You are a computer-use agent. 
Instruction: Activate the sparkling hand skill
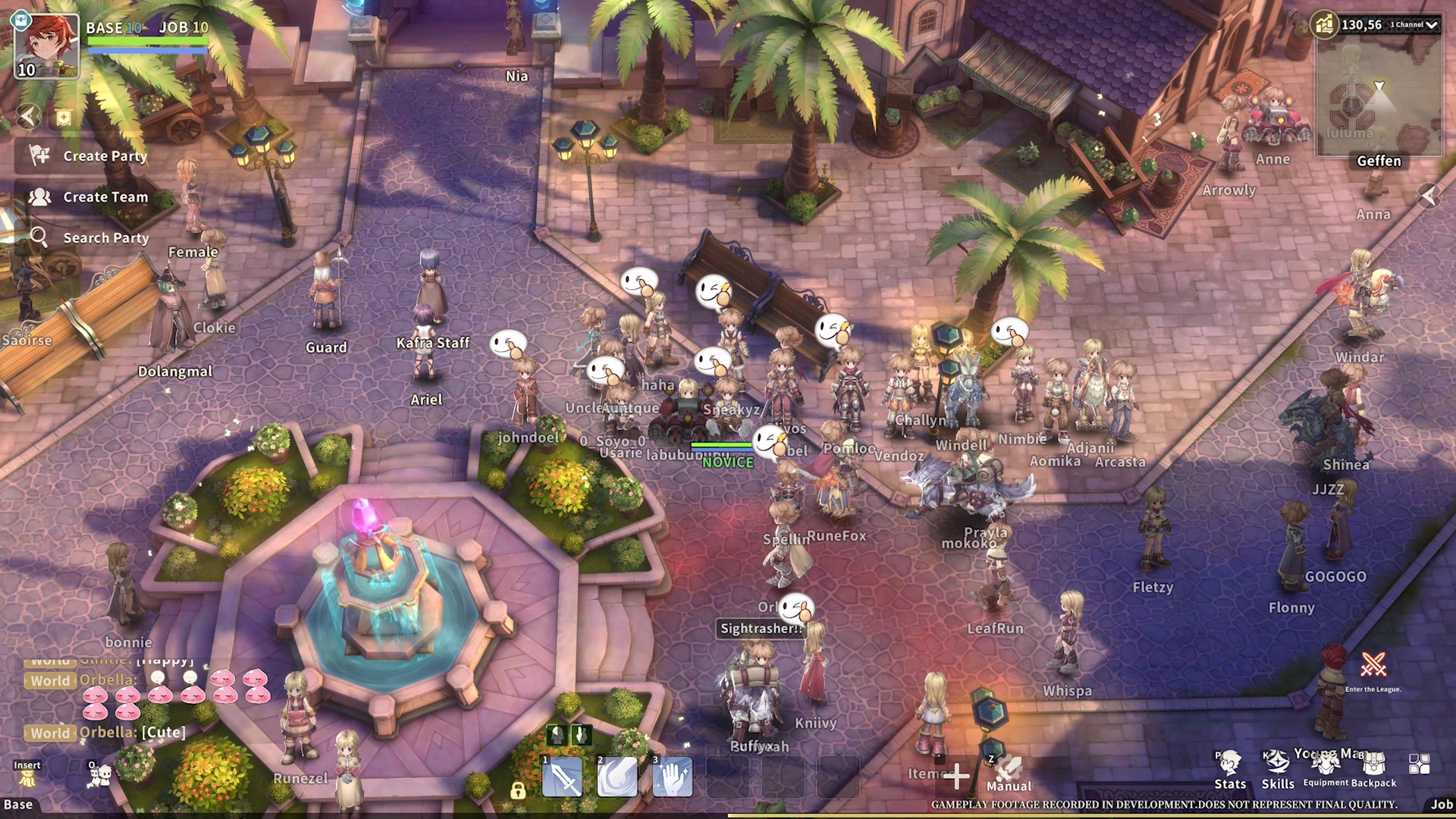pyautogui.click(x=672, y=777)
